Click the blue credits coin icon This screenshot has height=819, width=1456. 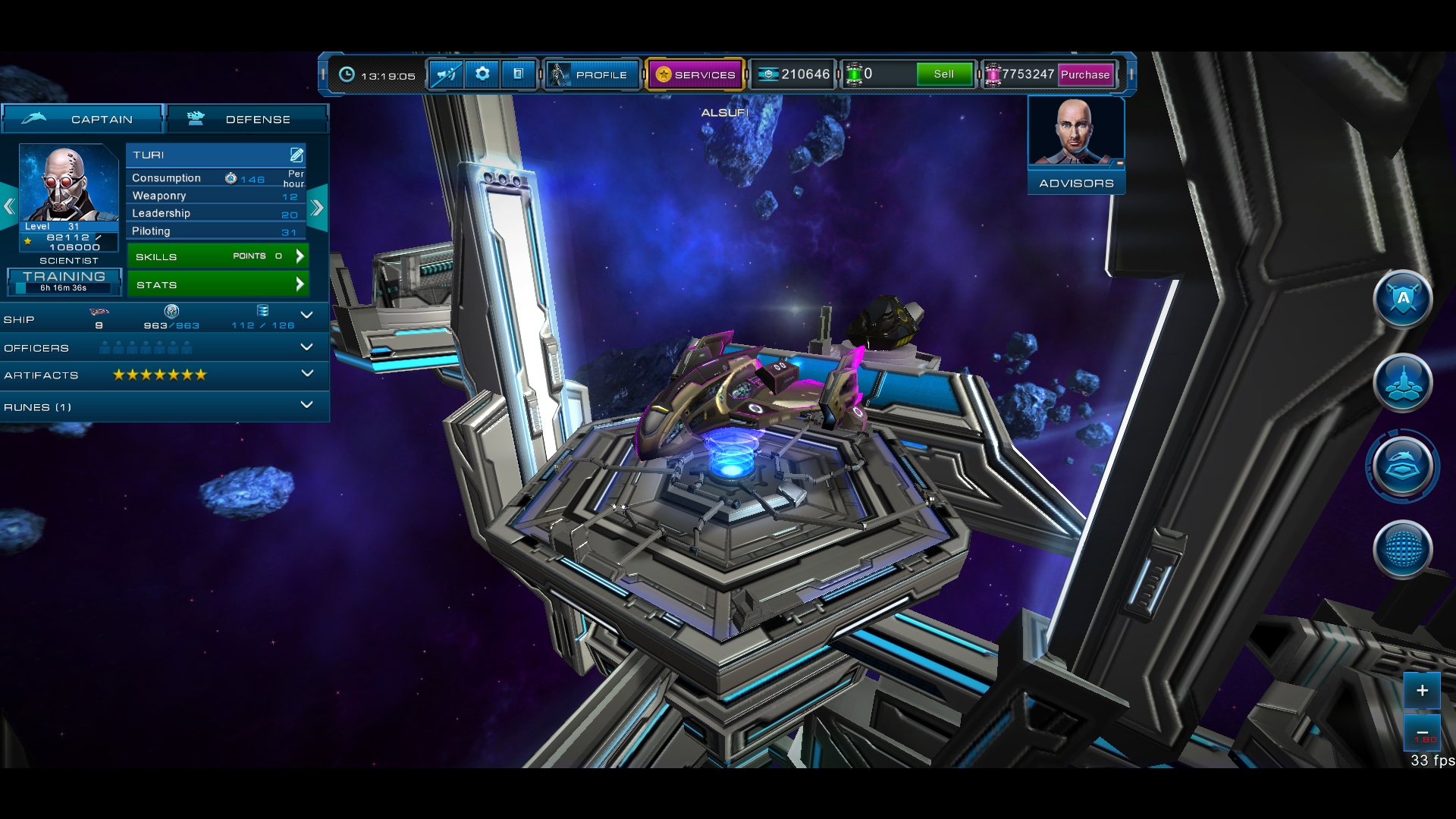770,74
